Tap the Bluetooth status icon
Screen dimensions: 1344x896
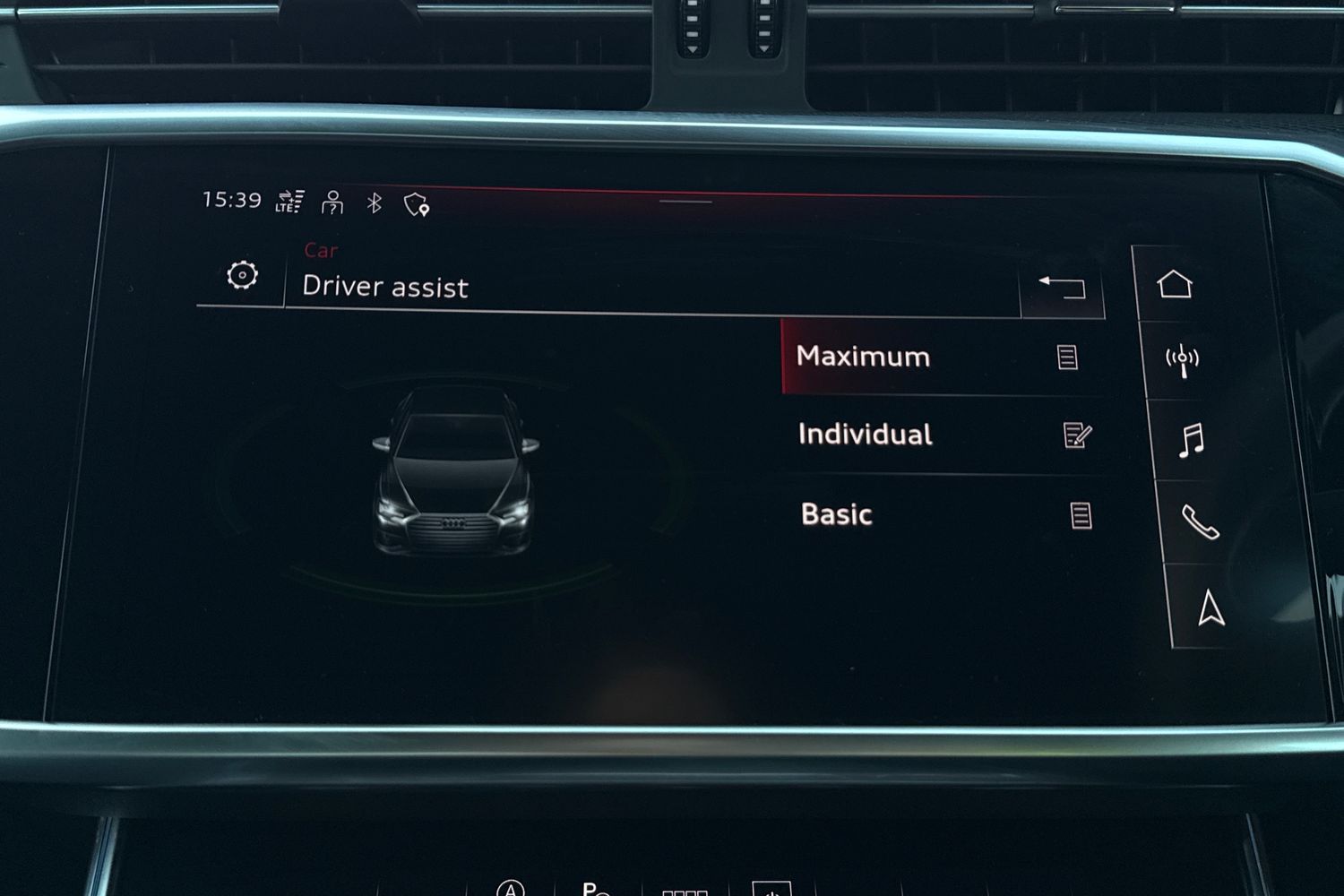[375, 202]
